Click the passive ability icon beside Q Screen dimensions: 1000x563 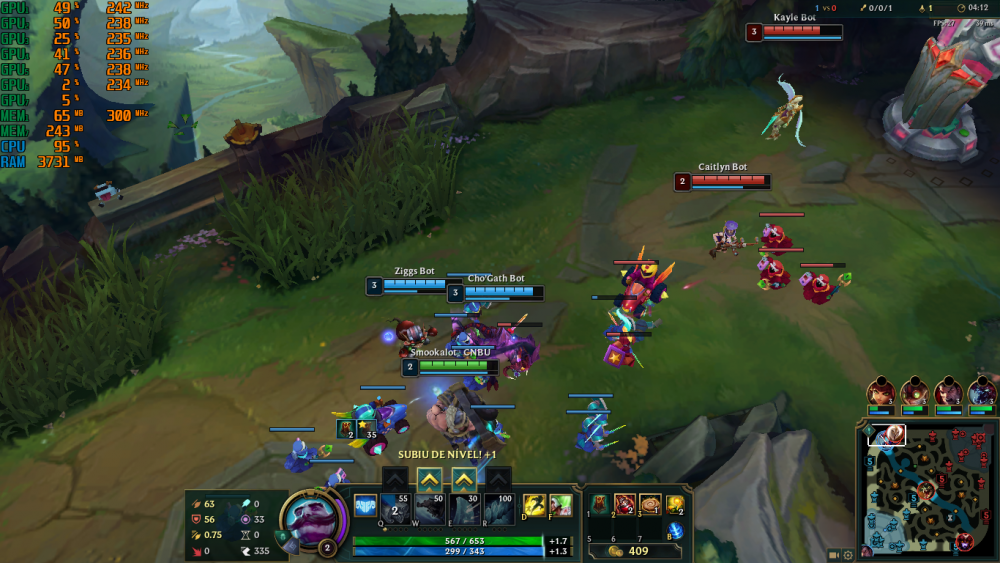[365, 506]
